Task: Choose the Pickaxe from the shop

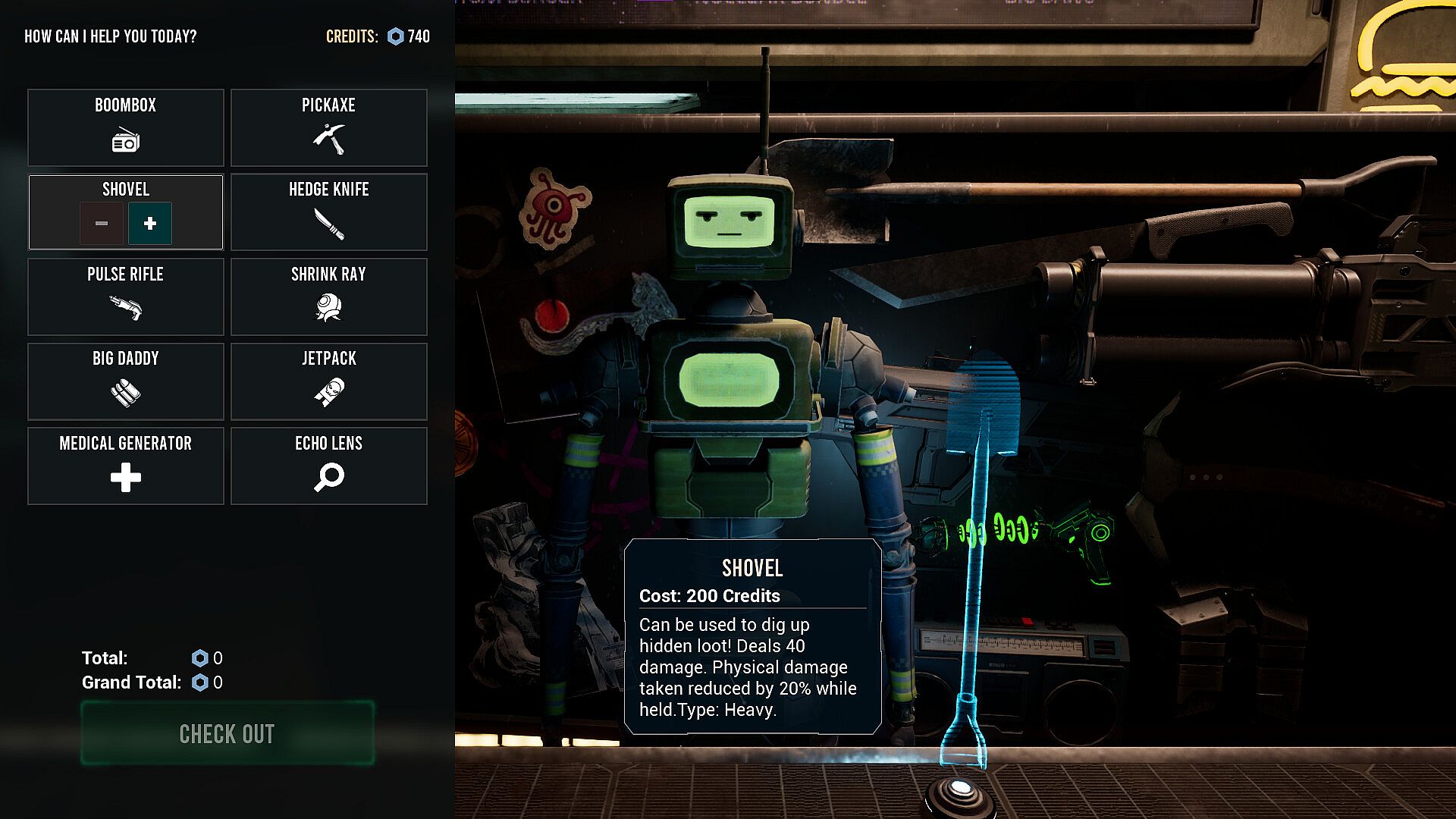Action: click(328, 127)
